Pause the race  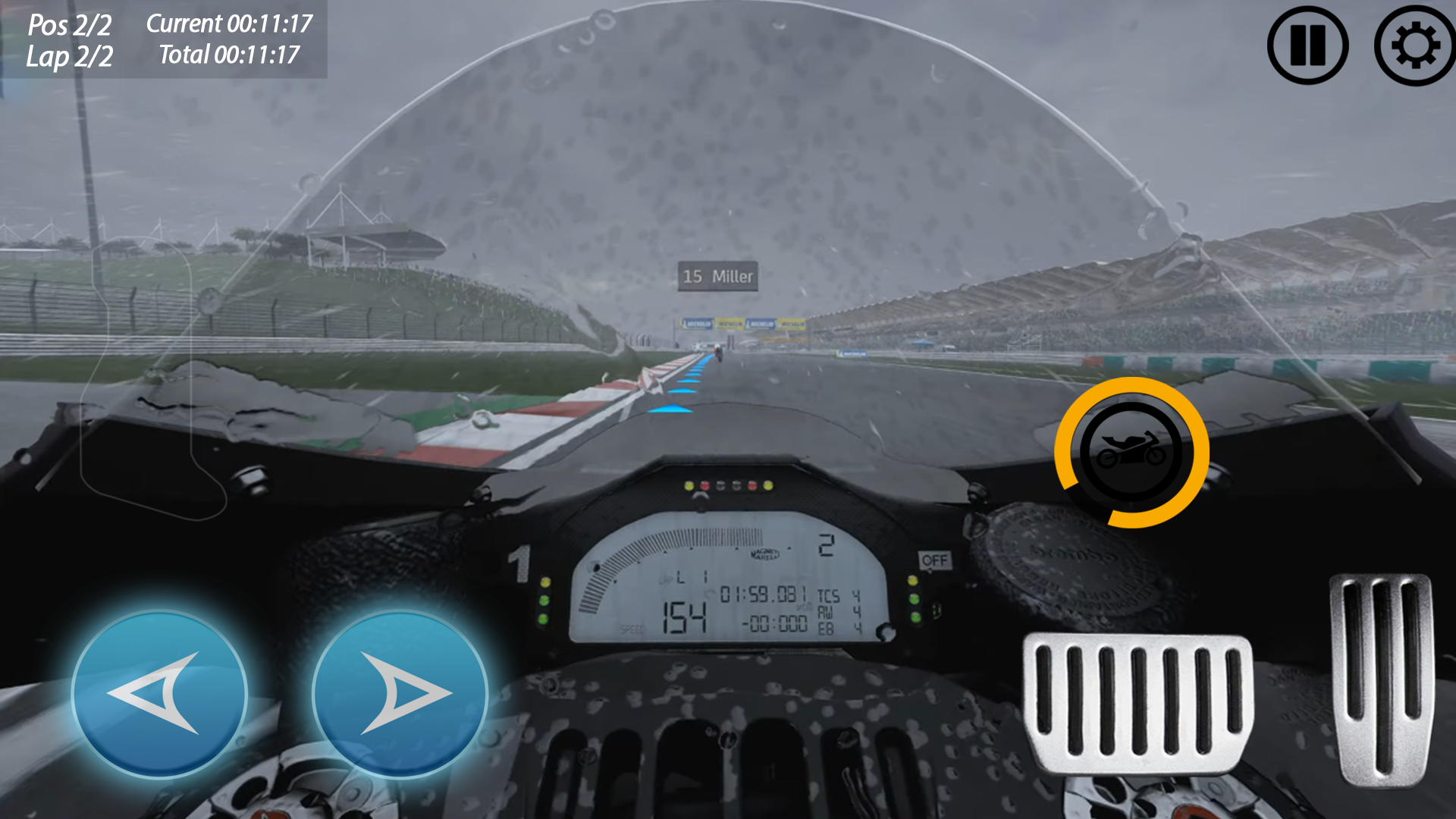click(x=1307, y=45)
